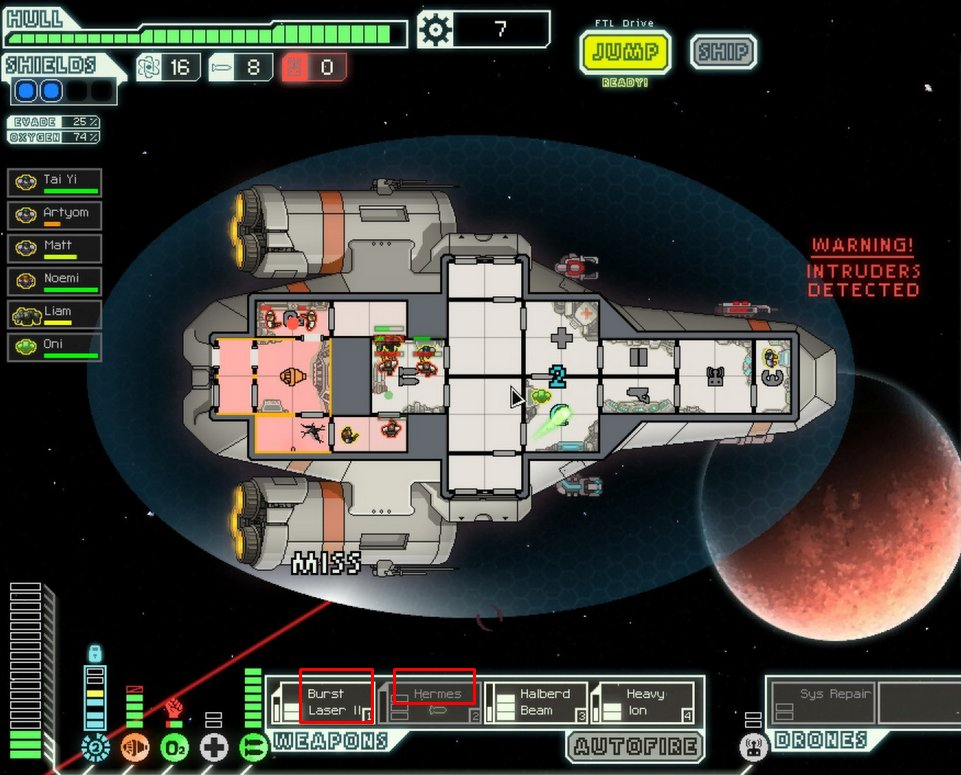Click the medbay cross system icon

(214, 746)
